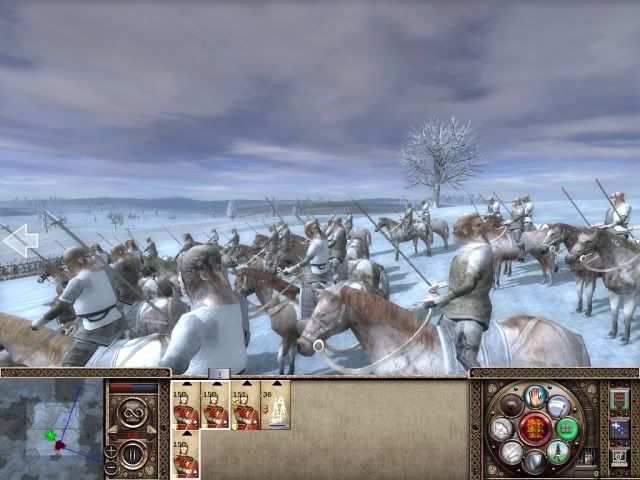Zoom in the minimap with plus button
Viewport: 640px width, 480px height.
point(111,451)
